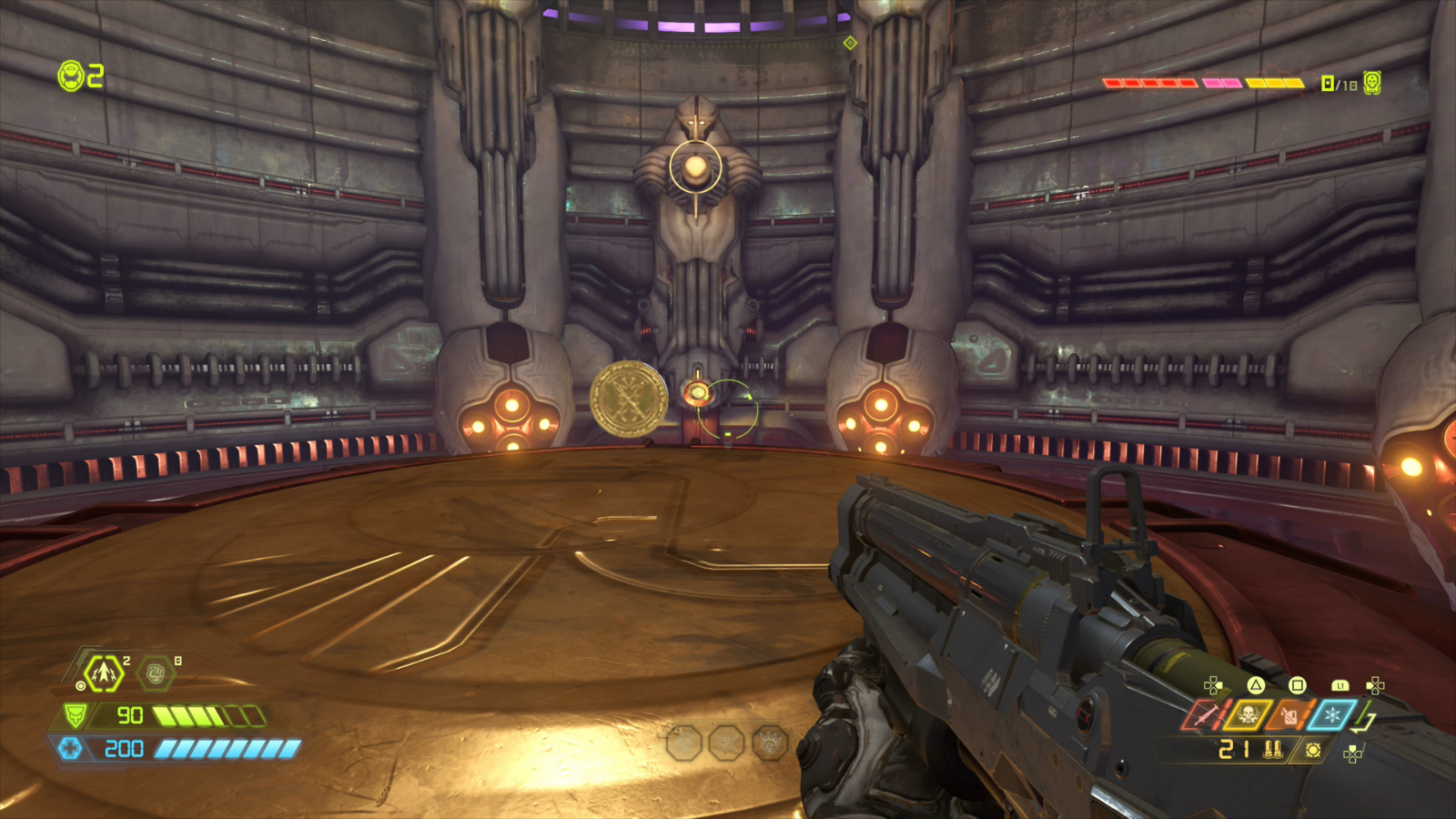Select the yellow skull equipment icon
The height and width of the screenshot is (819, 1456).
1248,714
